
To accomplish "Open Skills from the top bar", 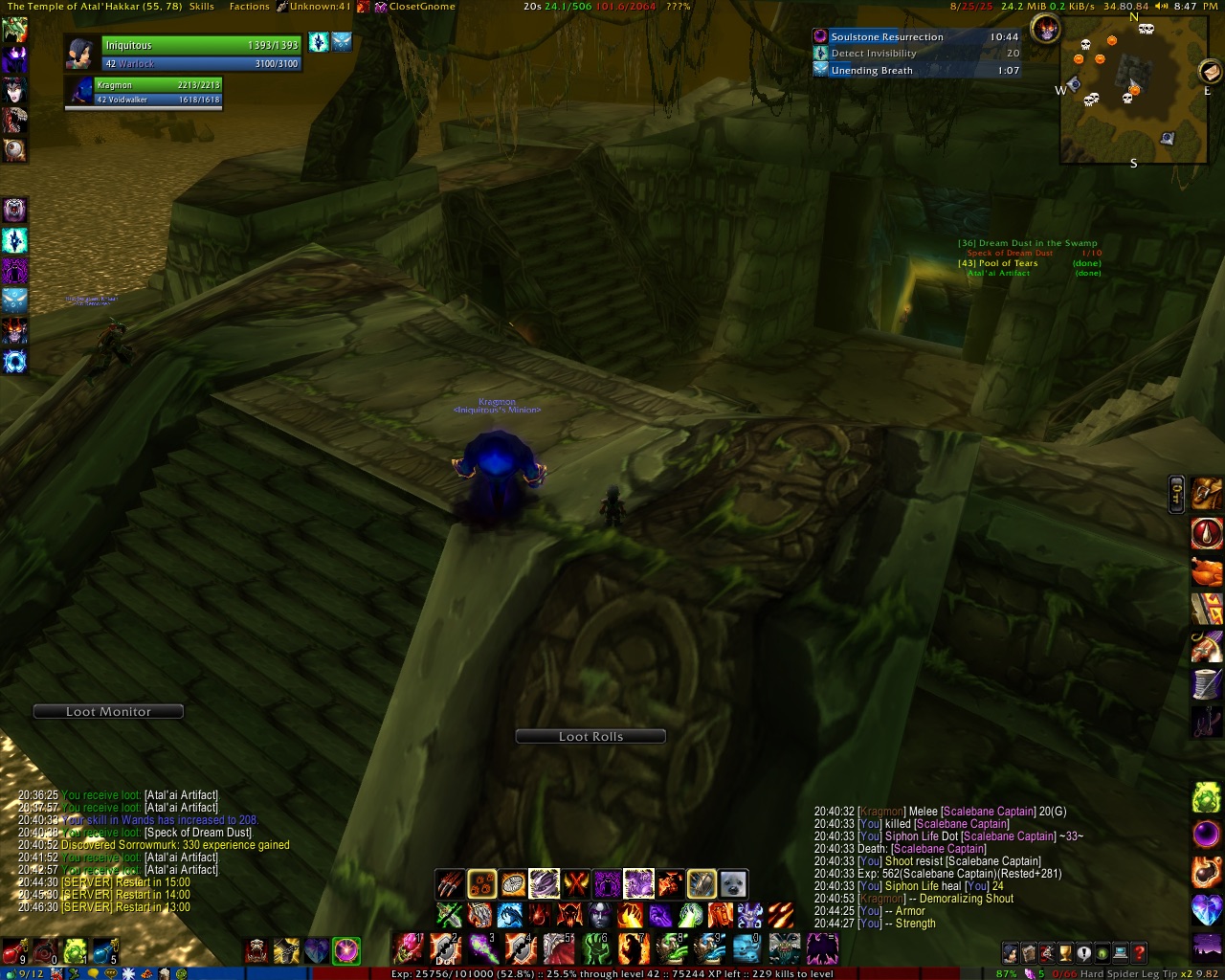I will click(201, 6).
